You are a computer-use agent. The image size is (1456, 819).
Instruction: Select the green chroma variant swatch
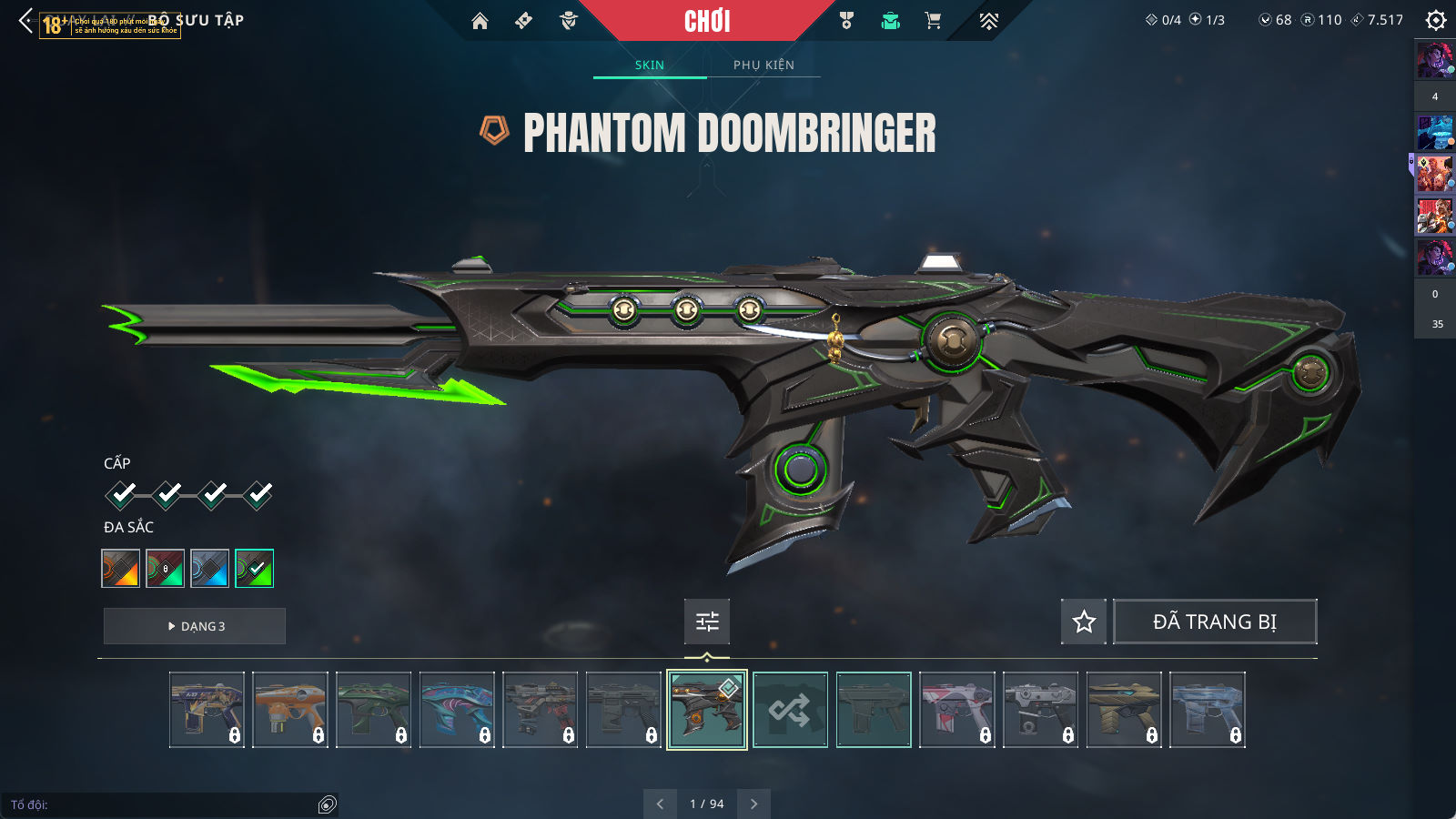[x=254, y=569]
